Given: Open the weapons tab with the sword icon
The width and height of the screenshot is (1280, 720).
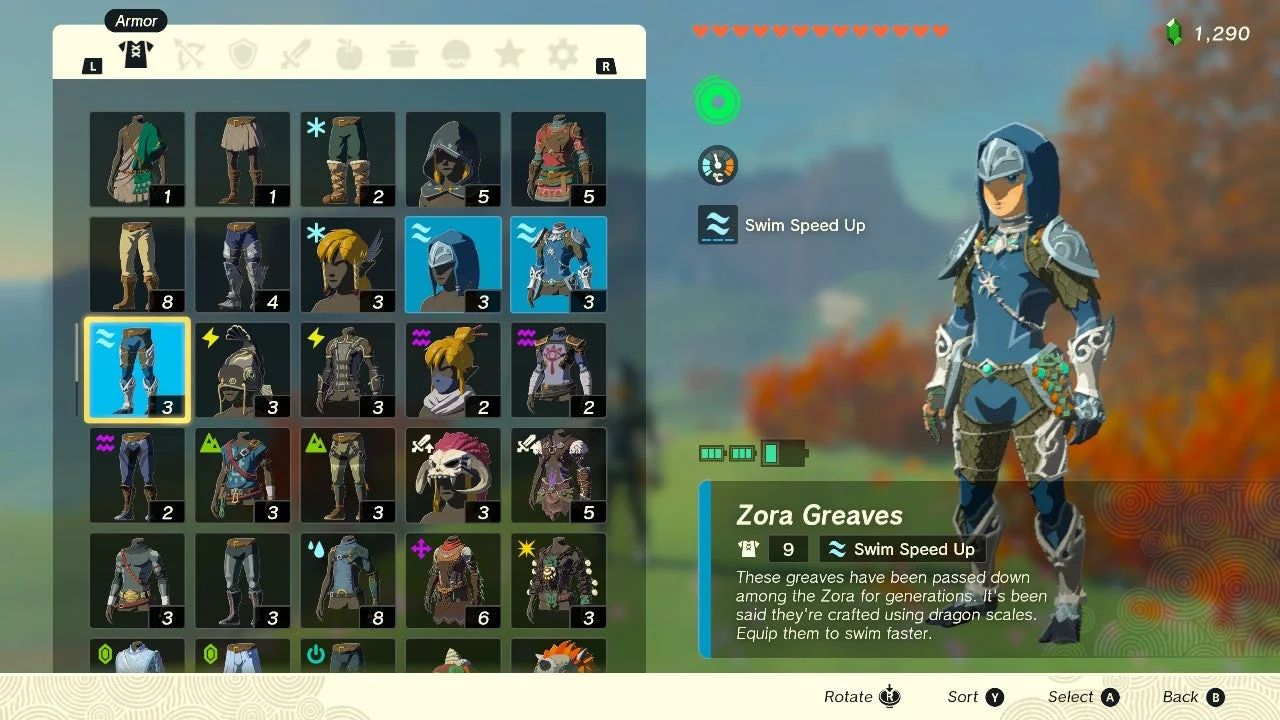Looking at the screenshot, I should (x=296, y=54).
